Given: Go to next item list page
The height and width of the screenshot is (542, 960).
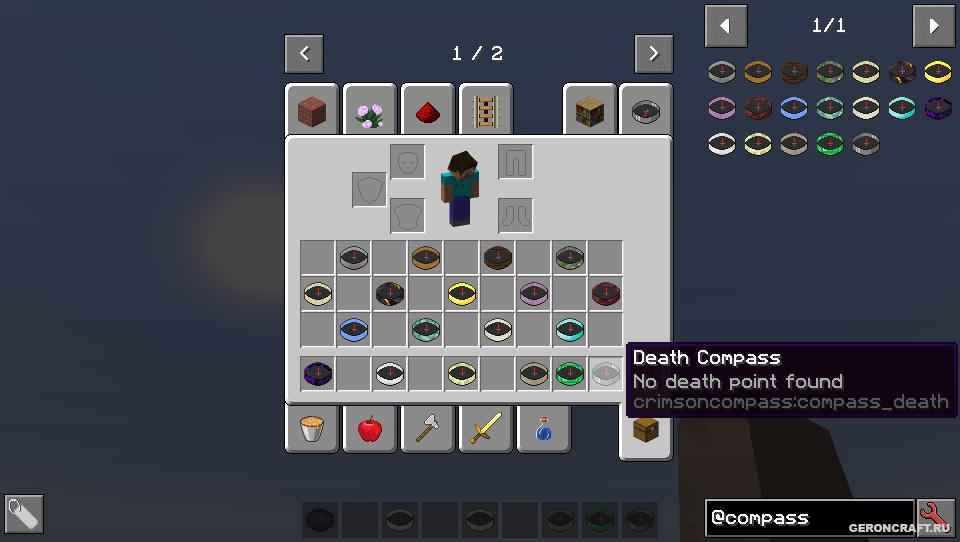Looking at the screenshot, I should click(x=934, y=27).
